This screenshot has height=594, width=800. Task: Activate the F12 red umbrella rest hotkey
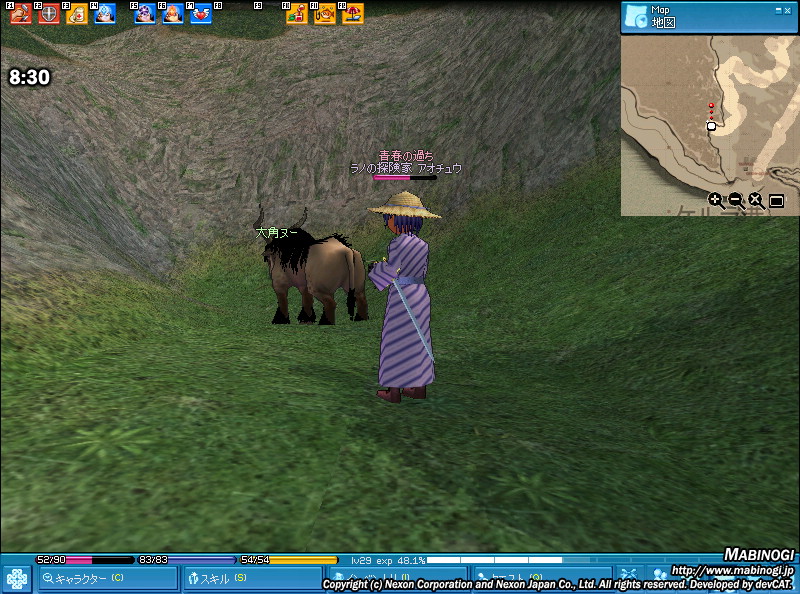(x=353, y=14)
